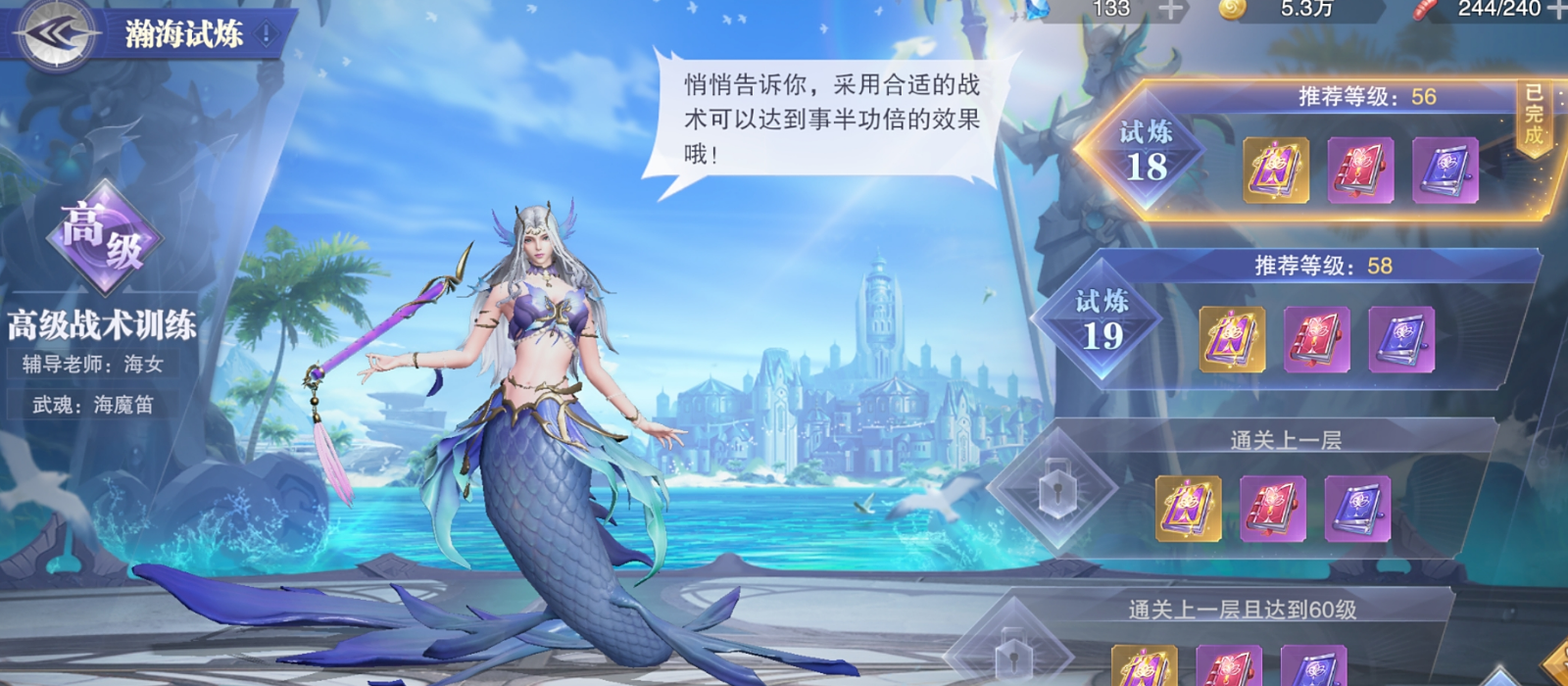Add more diamonds with the plus button
This screenshot has width=1568, height=686.
tap(1170, 10)
